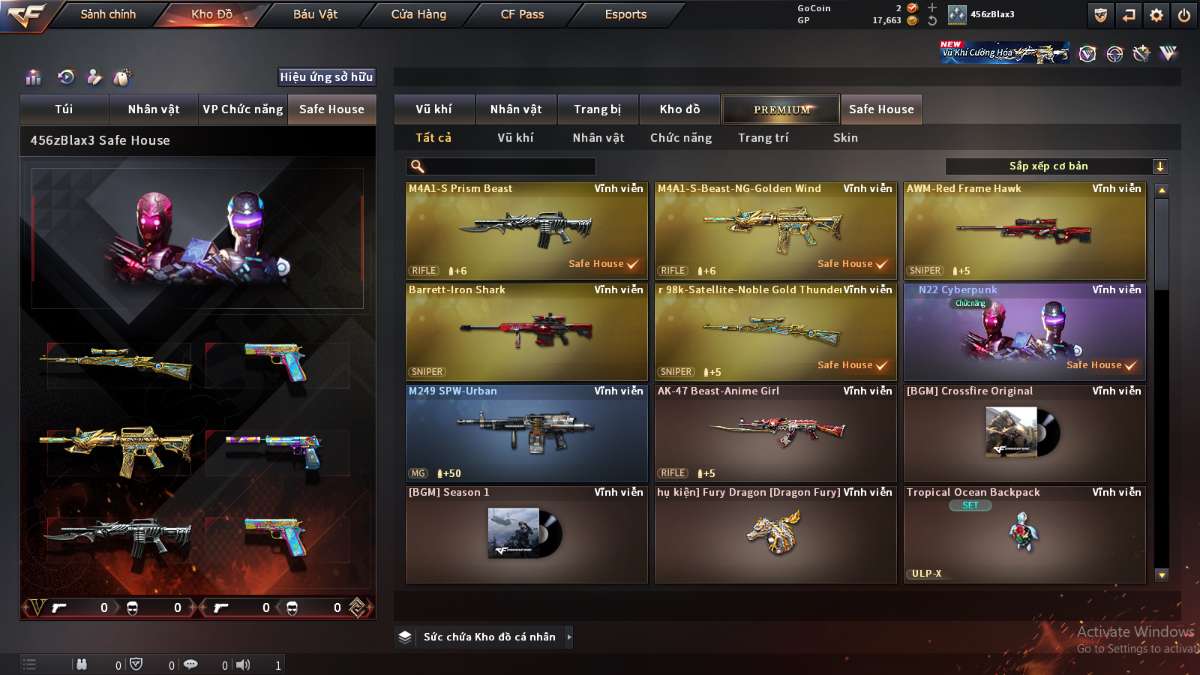Choose the AWM-Red Frame Hawk sniper
This screenshot has height=675, width=1200.
pyautogui.click(x=1024, y=231)
